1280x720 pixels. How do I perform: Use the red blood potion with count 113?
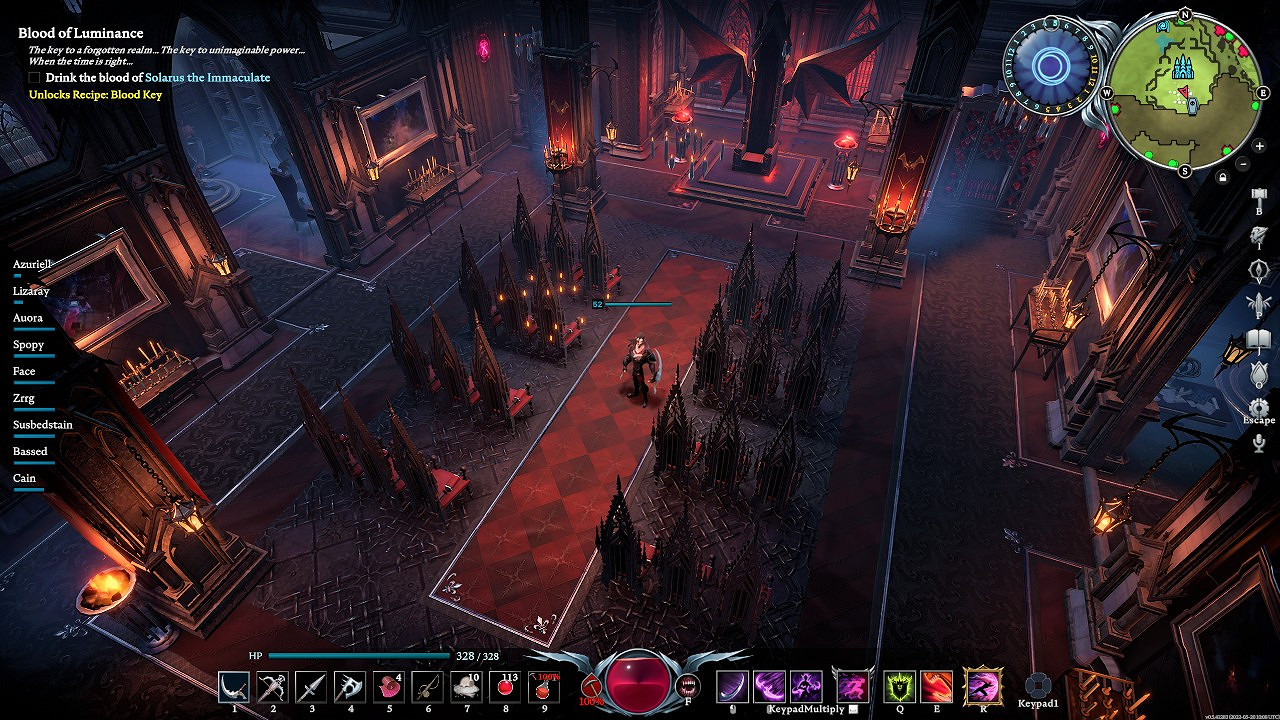(505, 686)
